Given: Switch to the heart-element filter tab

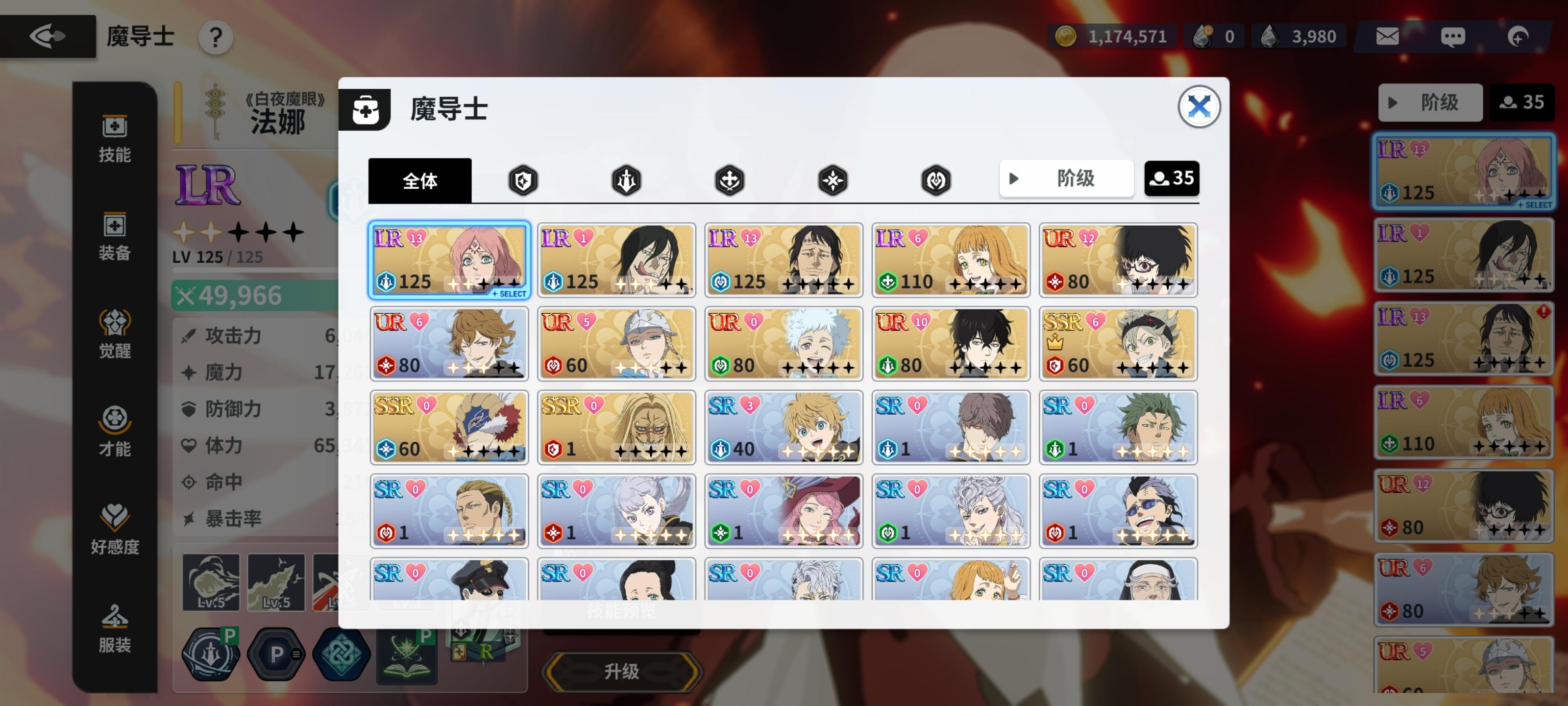Looking at the screenshot, I should click(x=936, y=180).
